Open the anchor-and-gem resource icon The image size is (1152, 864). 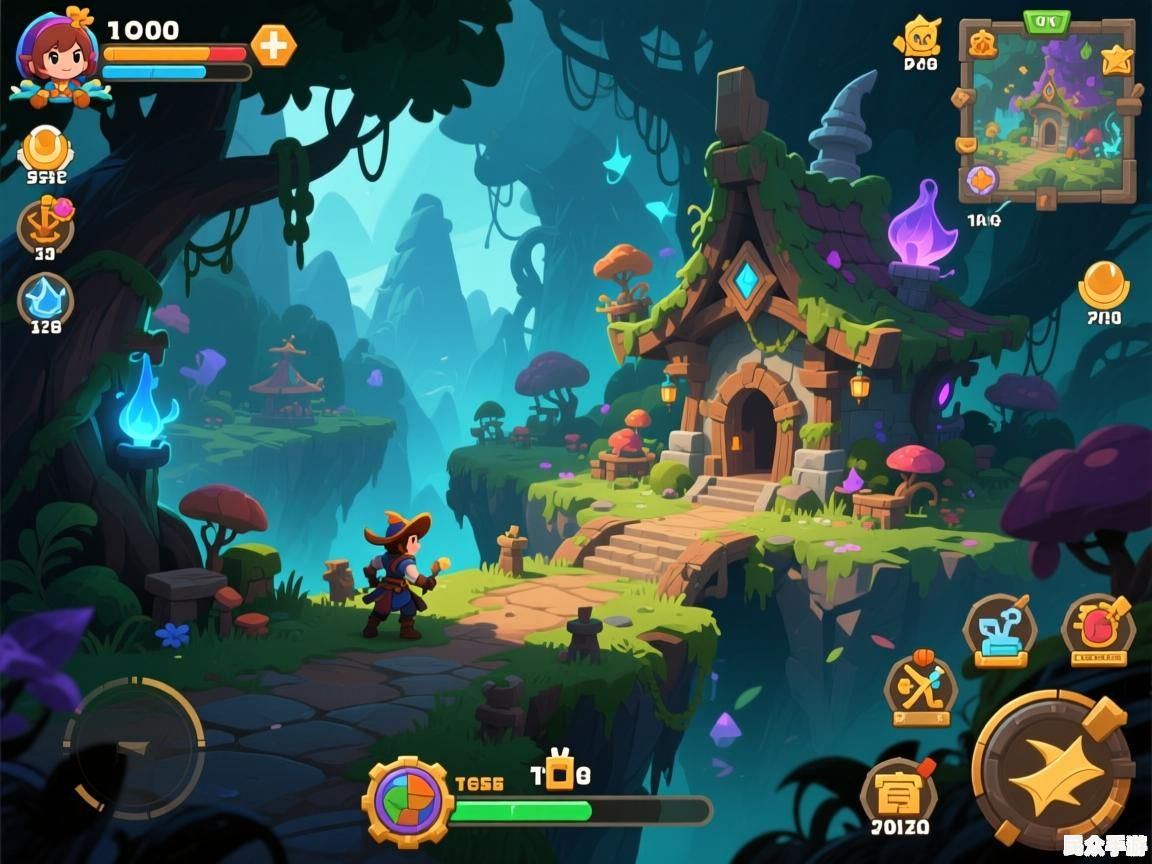46,223
